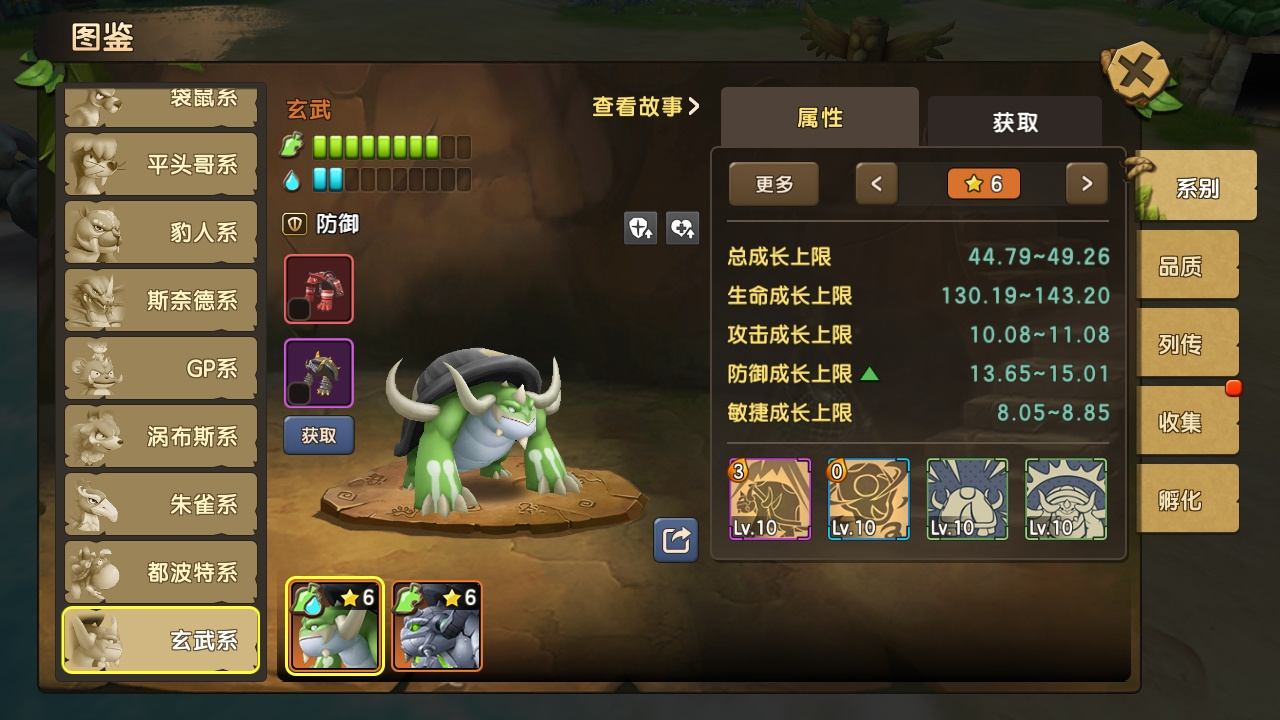Screen dimensions: 1280x720
Task: Open the share arrow icon below the monster
Action: coord(675,540)
